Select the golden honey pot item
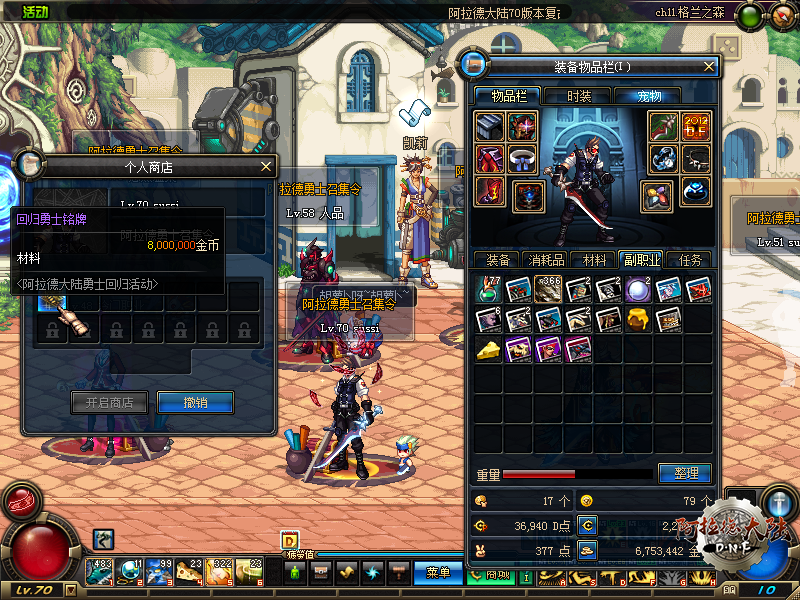This screenshot has height=600, width=800. (638, 319)
